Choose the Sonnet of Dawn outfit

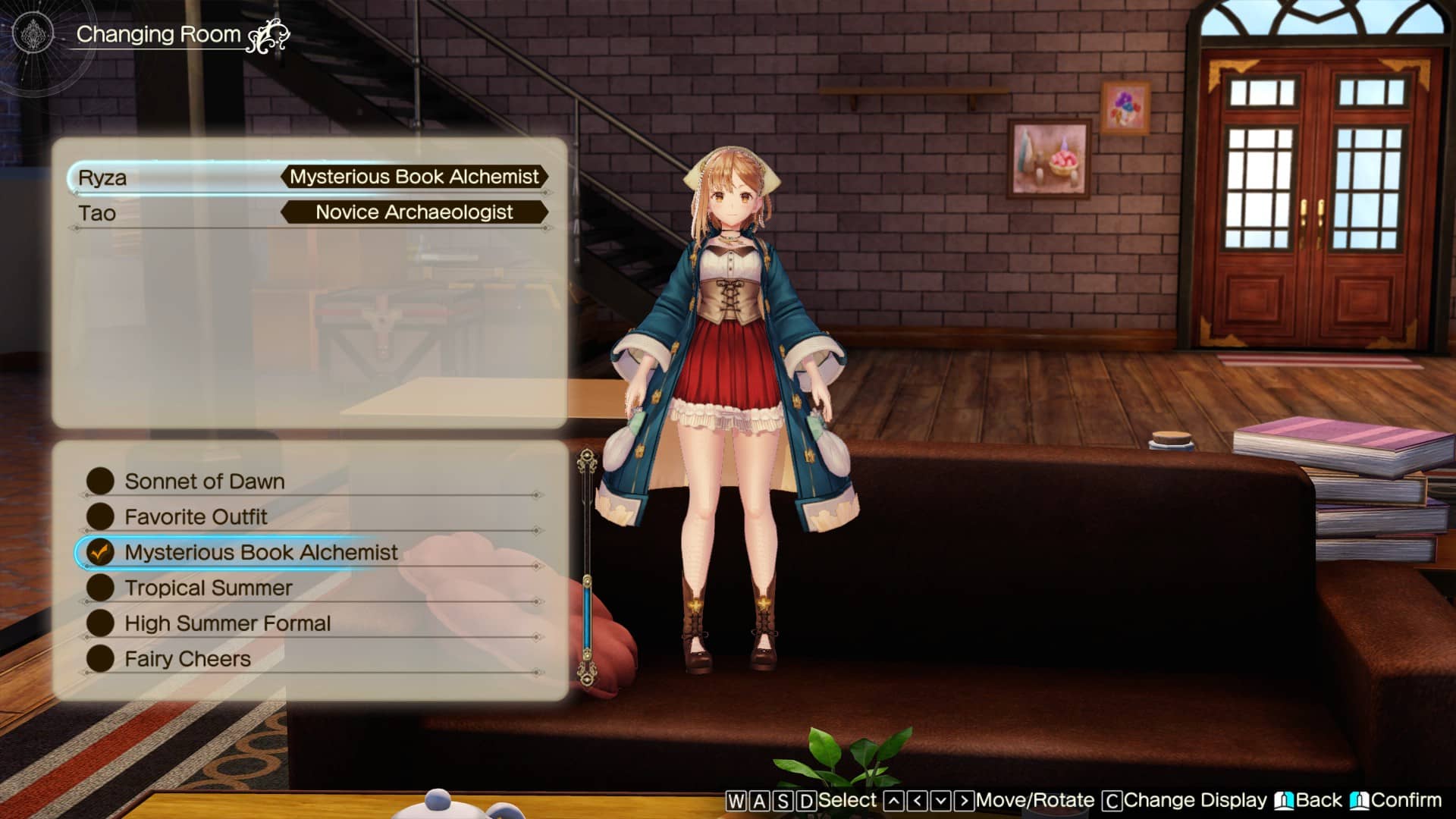click(205, 482)
